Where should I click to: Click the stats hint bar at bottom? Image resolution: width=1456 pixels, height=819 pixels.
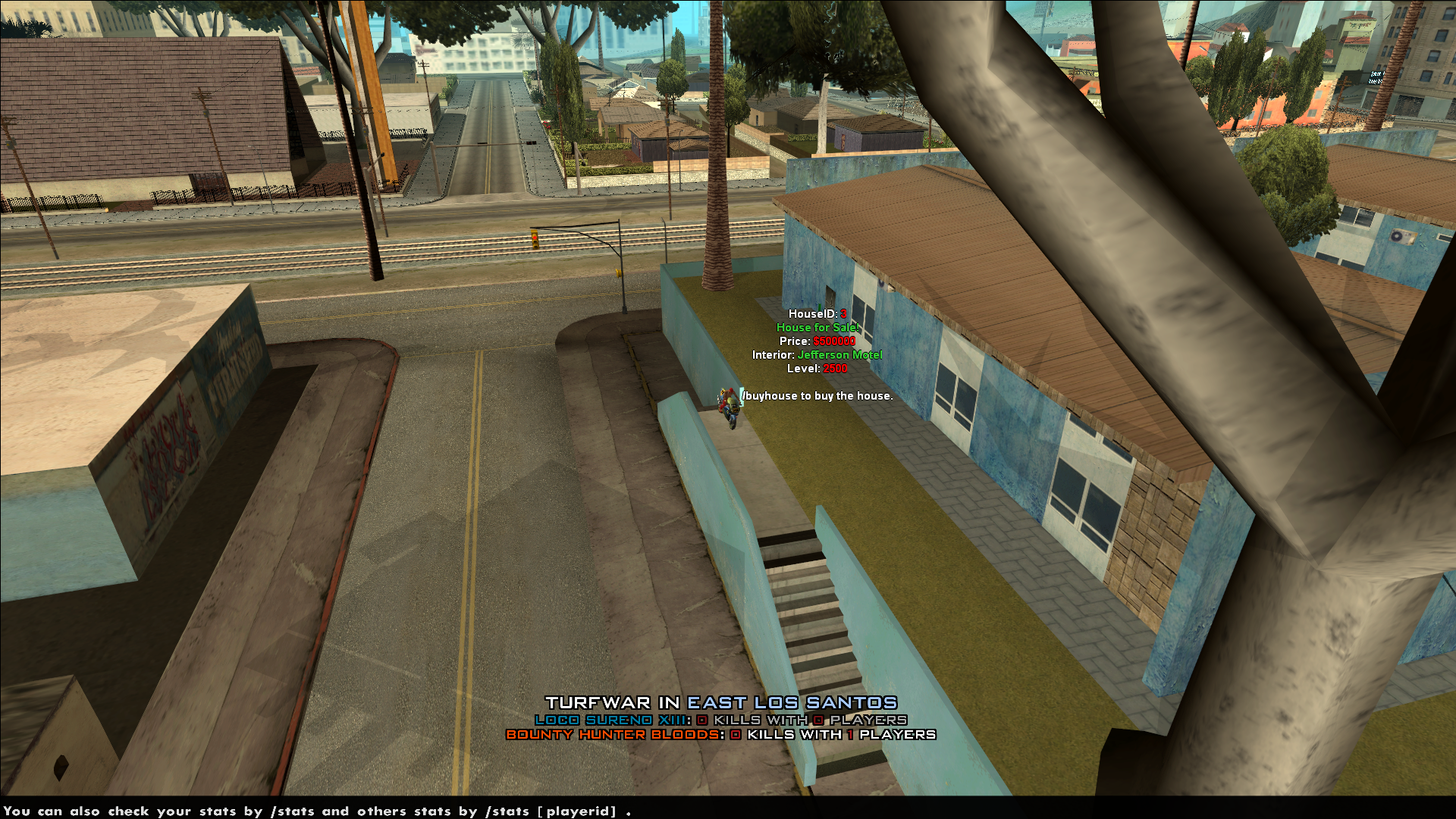318,811
